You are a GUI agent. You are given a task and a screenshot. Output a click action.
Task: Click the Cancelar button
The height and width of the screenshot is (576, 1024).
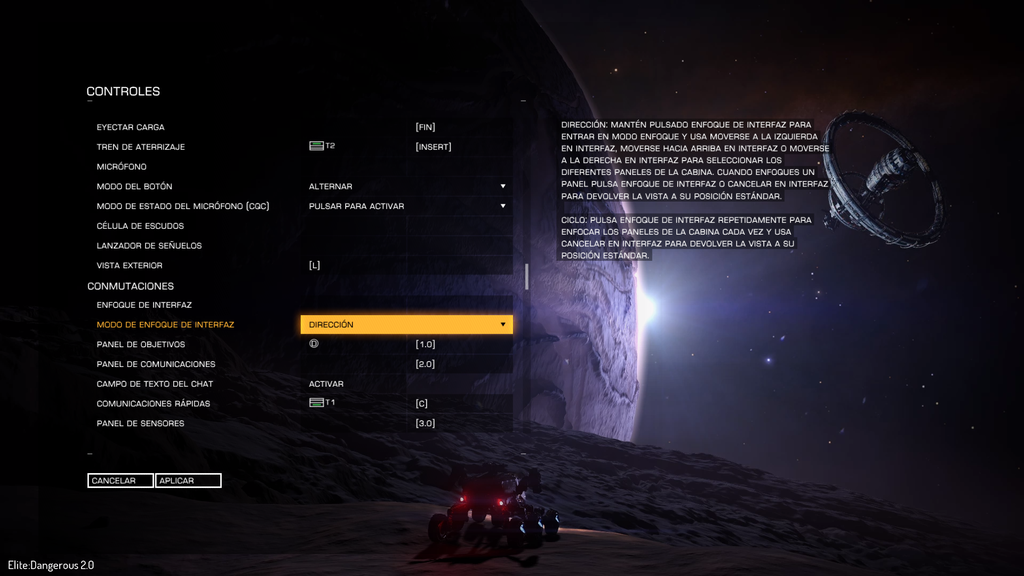[120, 481]
